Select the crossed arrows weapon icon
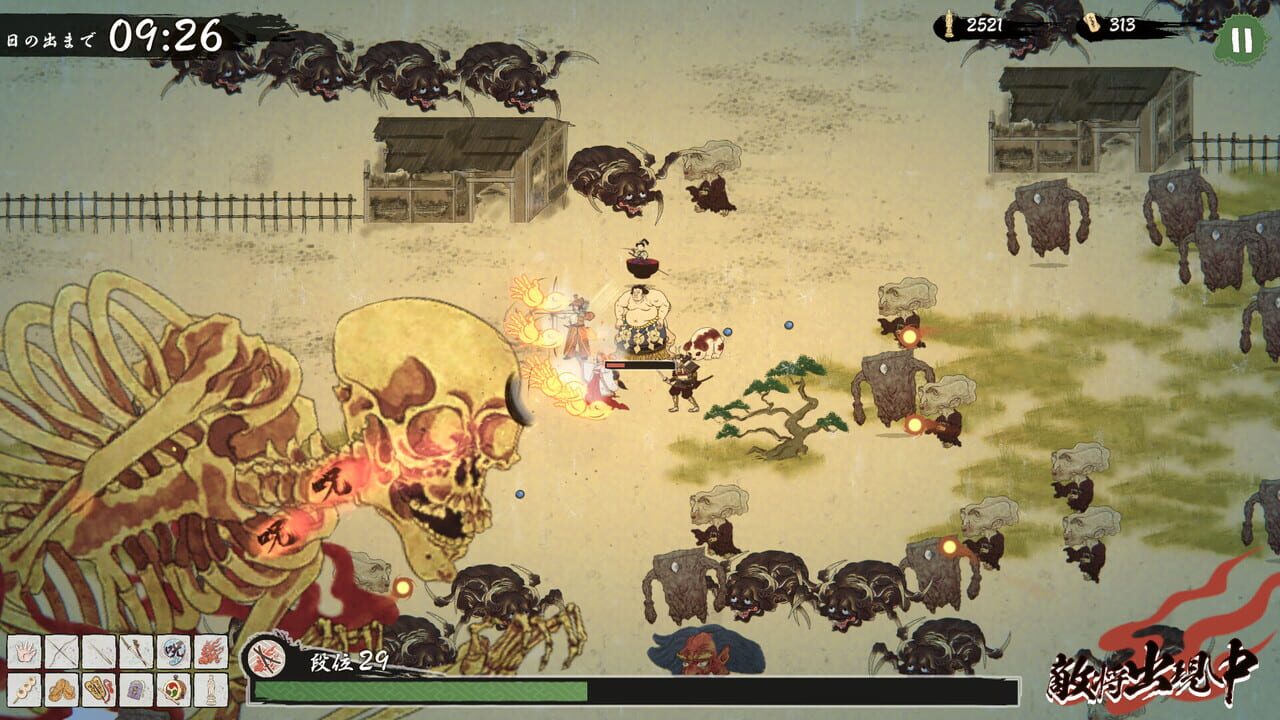1280x720 pixels. [61, 653]
